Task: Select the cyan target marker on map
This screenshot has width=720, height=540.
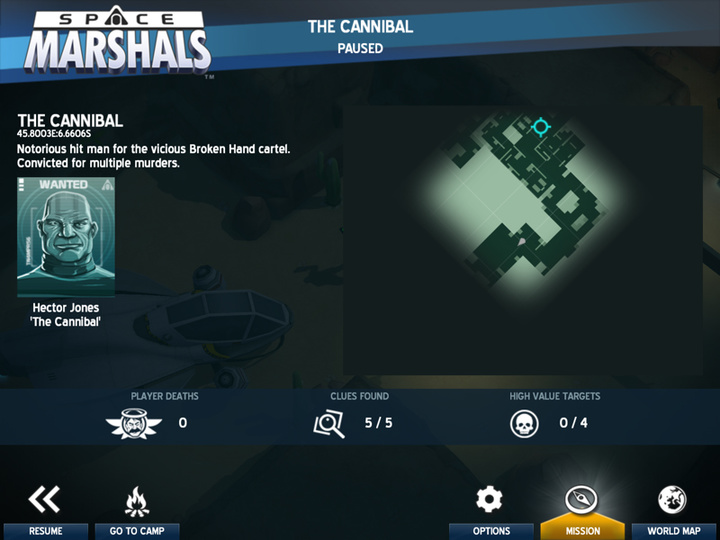Action: (541, 127)
